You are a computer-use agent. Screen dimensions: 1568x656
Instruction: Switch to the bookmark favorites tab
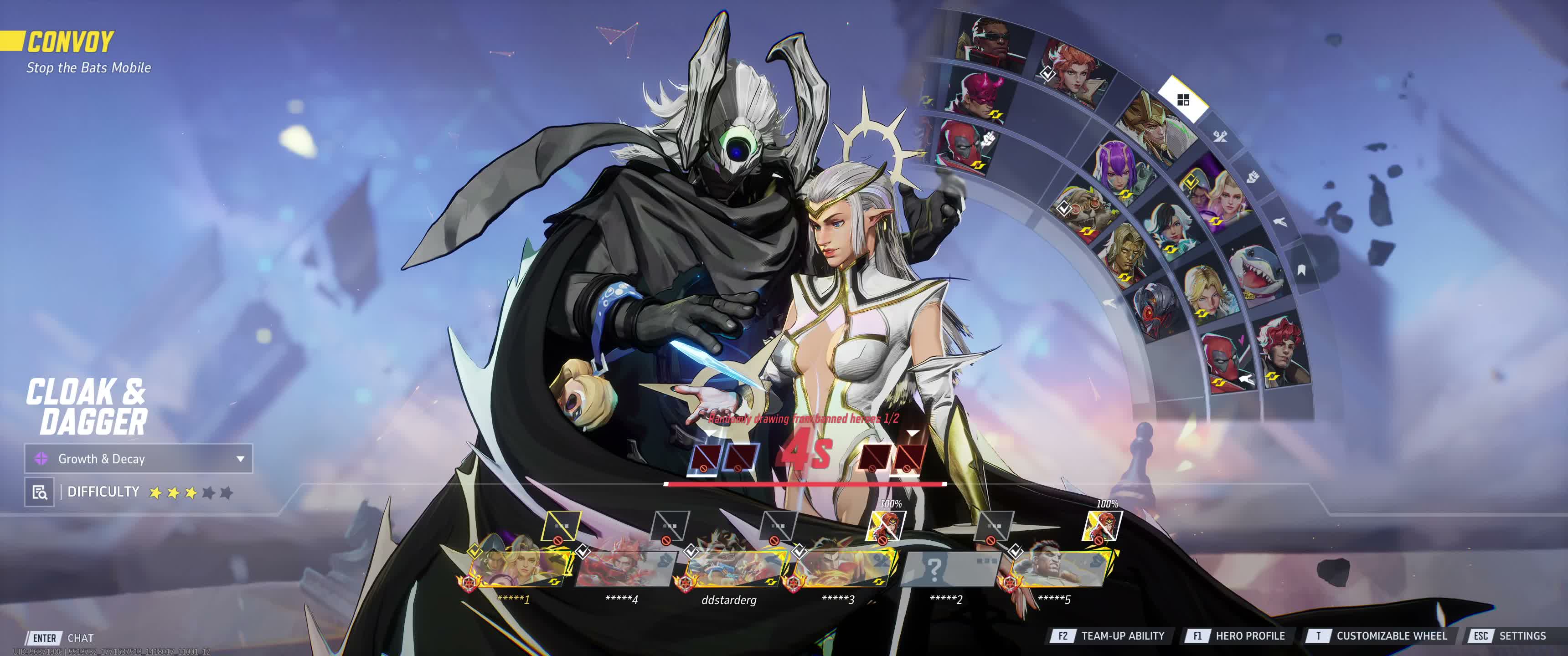point(1301,270)
